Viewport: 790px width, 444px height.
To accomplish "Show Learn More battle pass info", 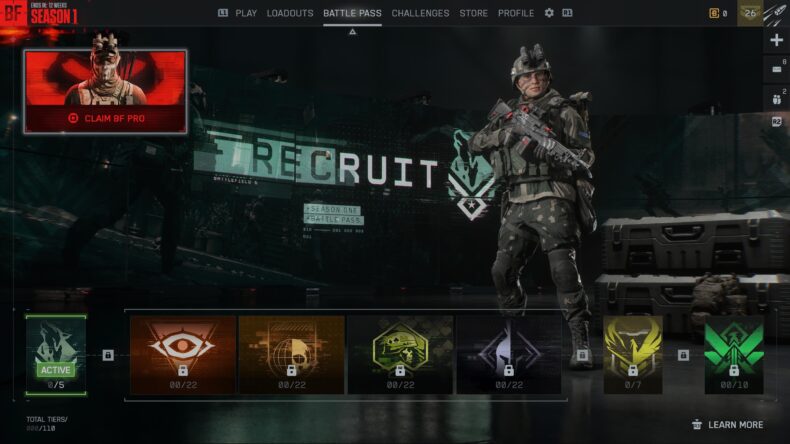I will coord(727,425).
